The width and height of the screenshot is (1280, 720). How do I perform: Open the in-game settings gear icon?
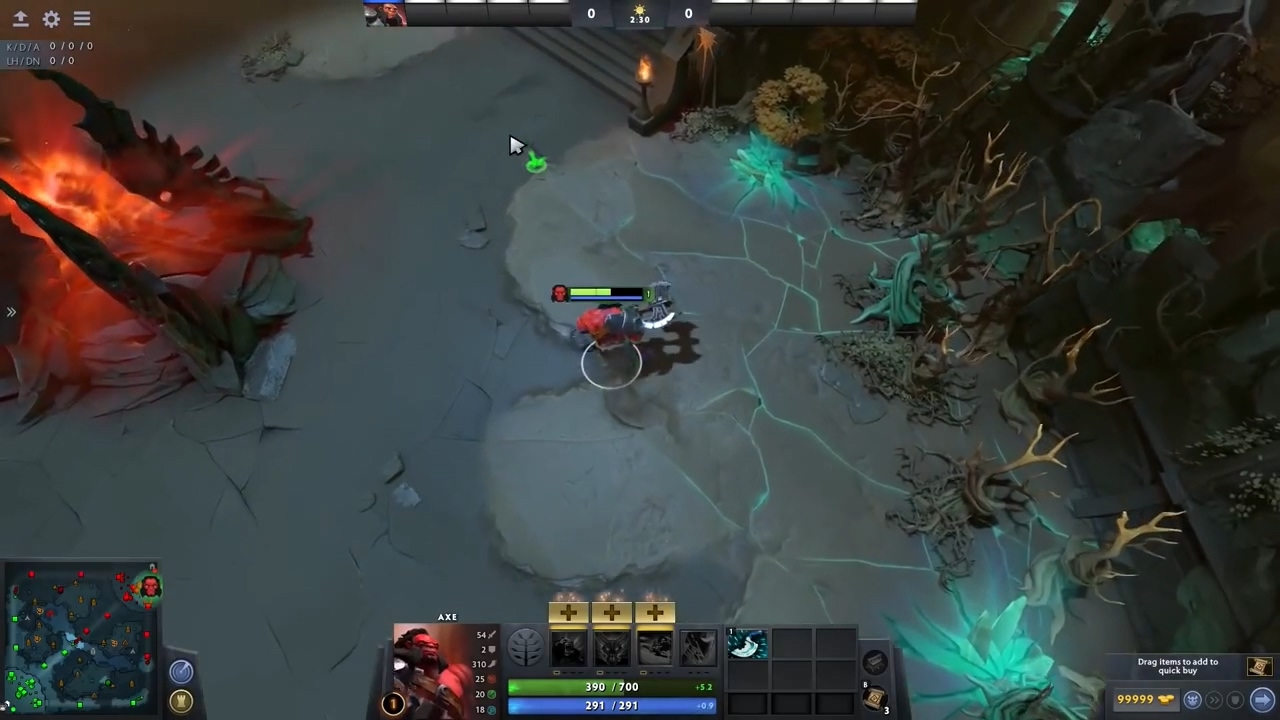point(51,19)
